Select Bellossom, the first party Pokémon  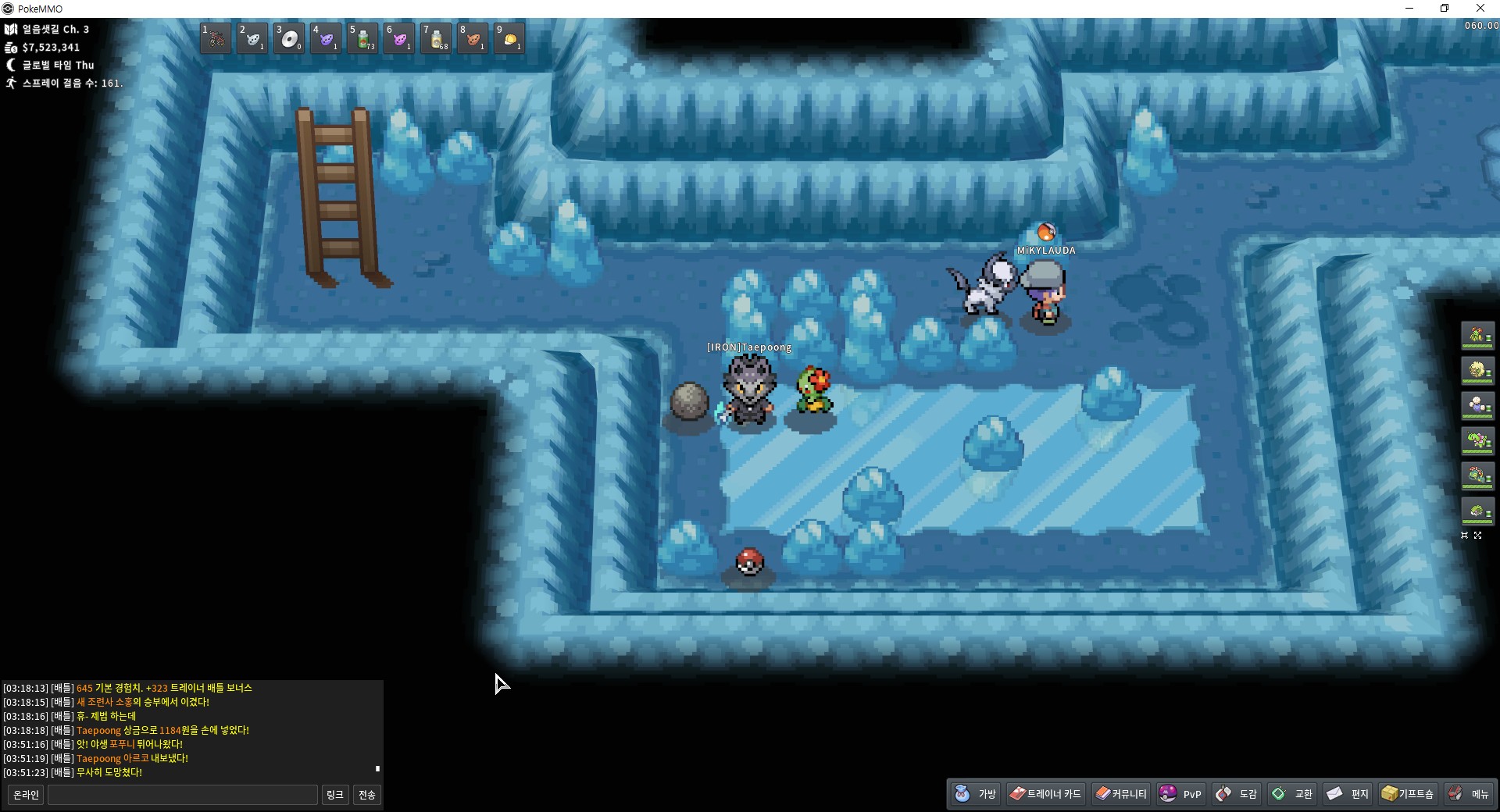click(x=1477, y=336)
